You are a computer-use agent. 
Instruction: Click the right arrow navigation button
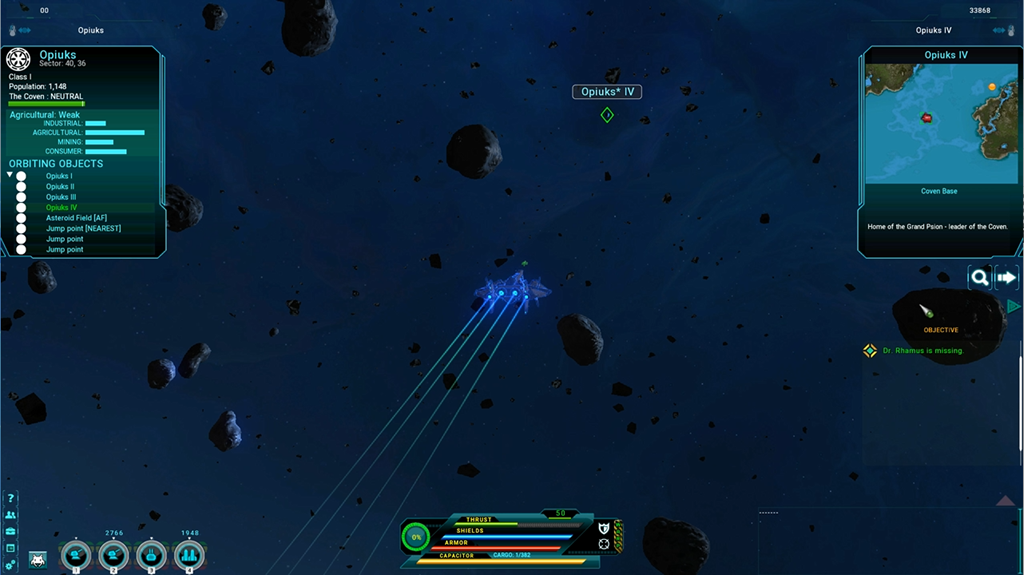coord(1006,278)
